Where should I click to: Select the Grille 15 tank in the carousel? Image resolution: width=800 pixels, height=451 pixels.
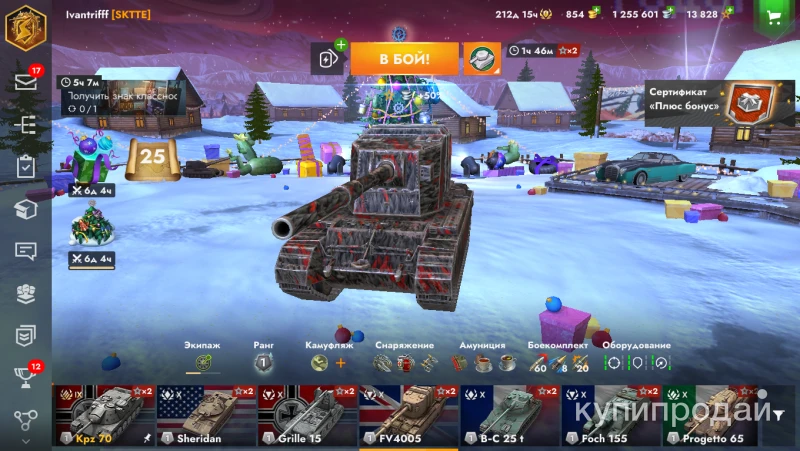point(307,415)
